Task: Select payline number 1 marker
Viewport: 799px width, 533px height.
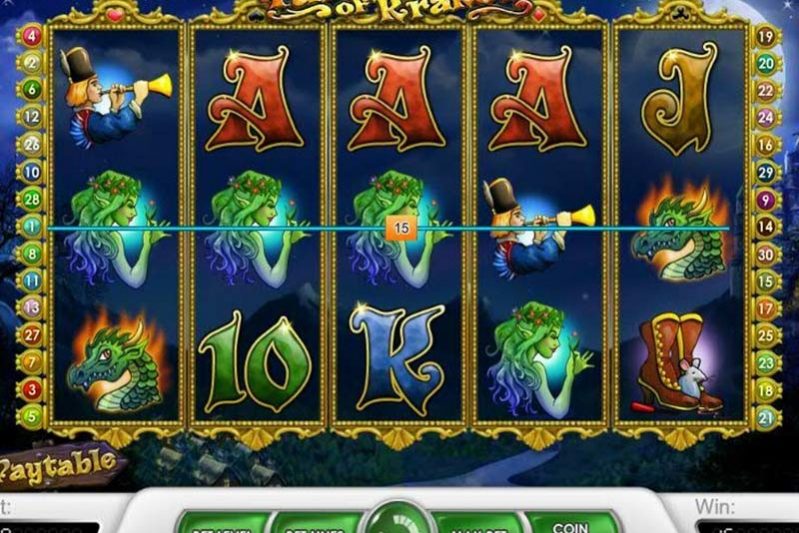Action: click(31, 227)
